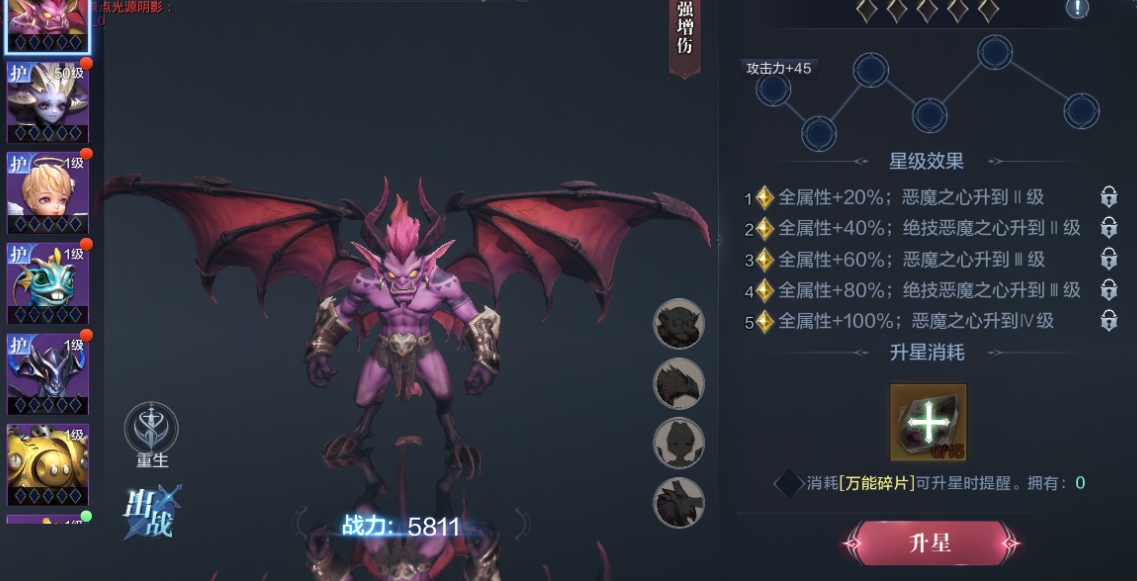Toggle the 万能碎片 universal fragment checkbox
Screen dimensions: 1137x581
click(789, 484)
